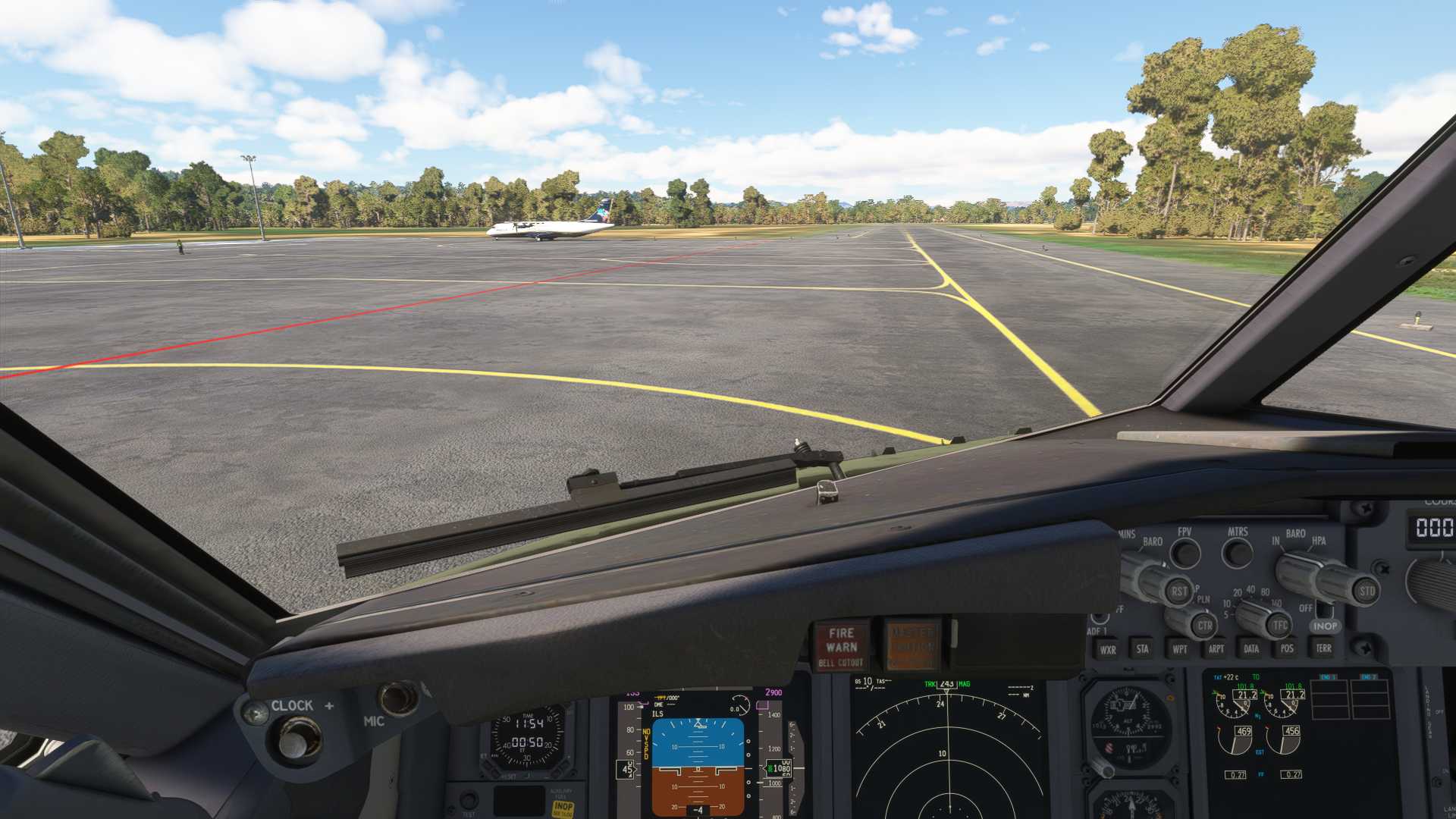Set standard pressure with the STD knob

click(1366, 591)
